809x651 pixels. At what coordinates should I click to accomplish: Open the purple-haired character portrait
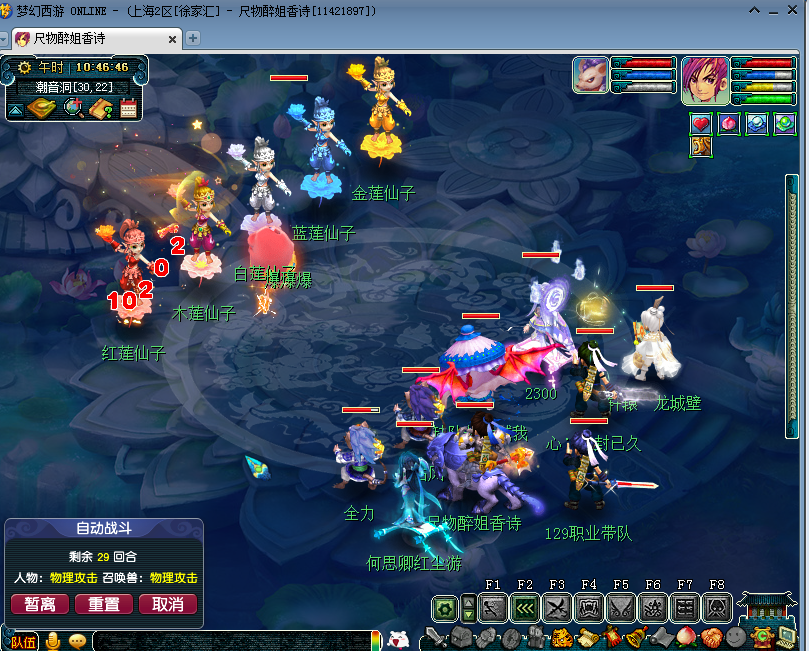[705, 80]
